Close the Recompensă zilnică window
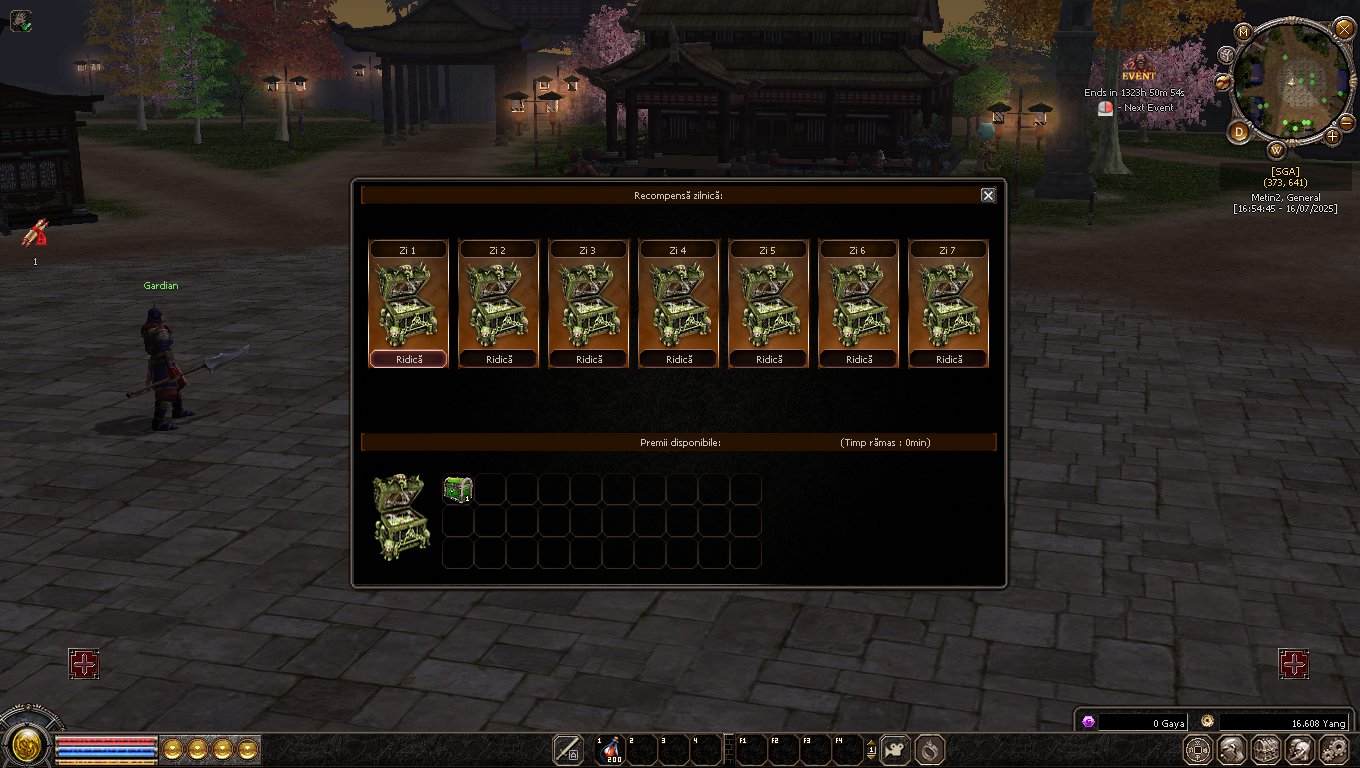Viewport: 1360px width, 768px height. [x=988, y=195]
